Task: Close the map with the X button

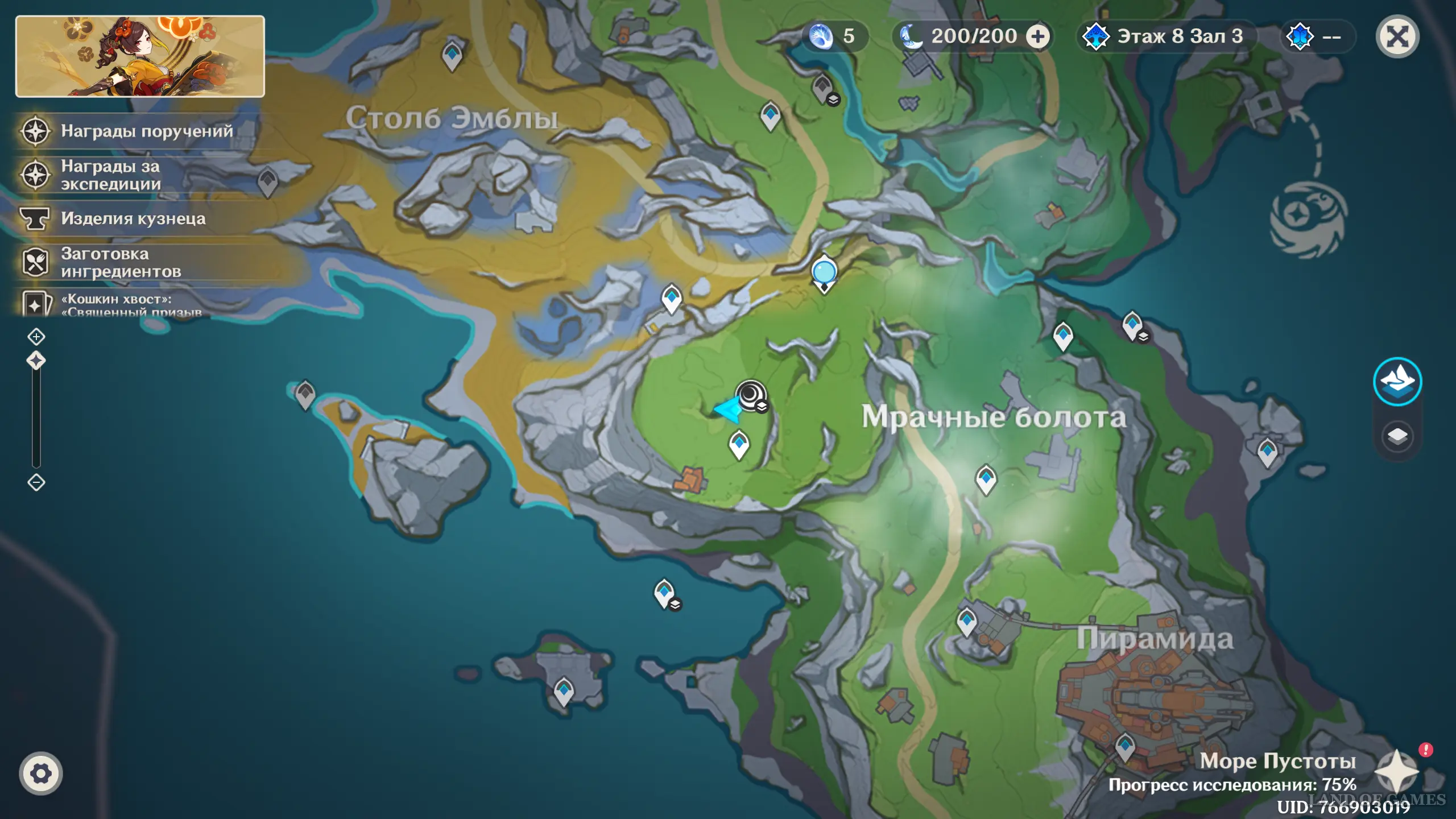Action: (x=1397, y=38)
